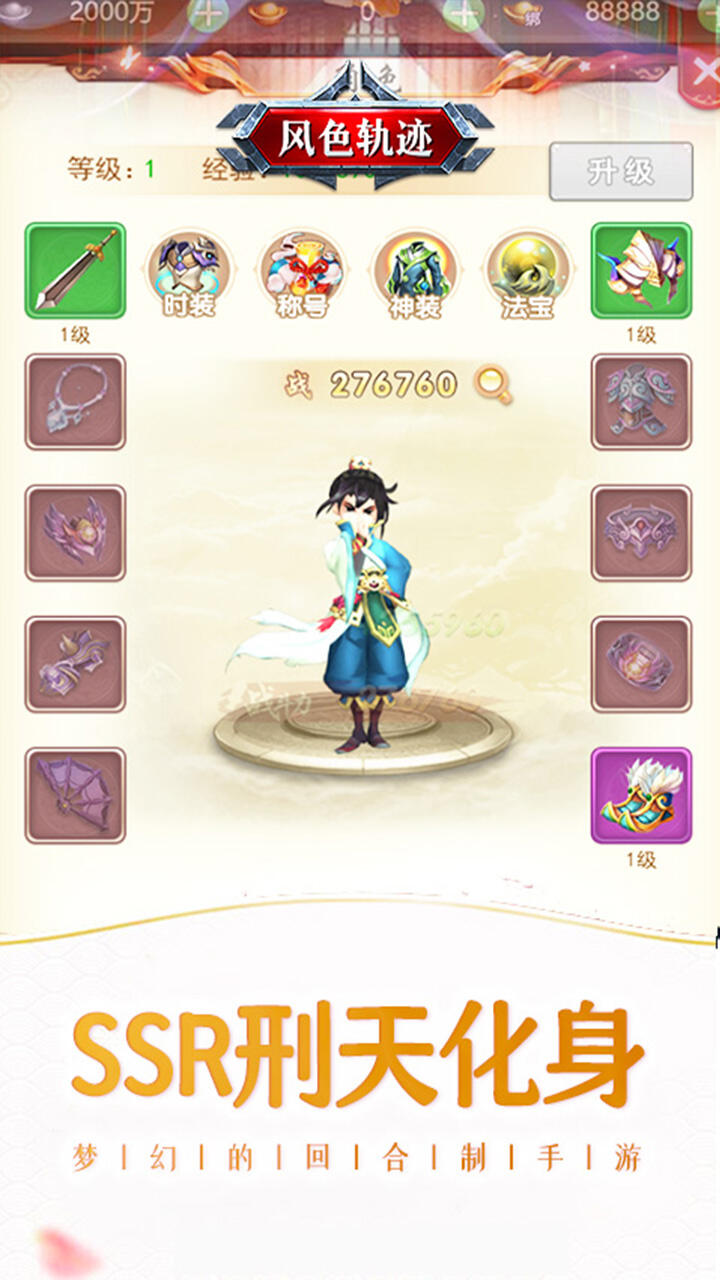
Task: Select the belt equipment slot
Action: [641, 533]
